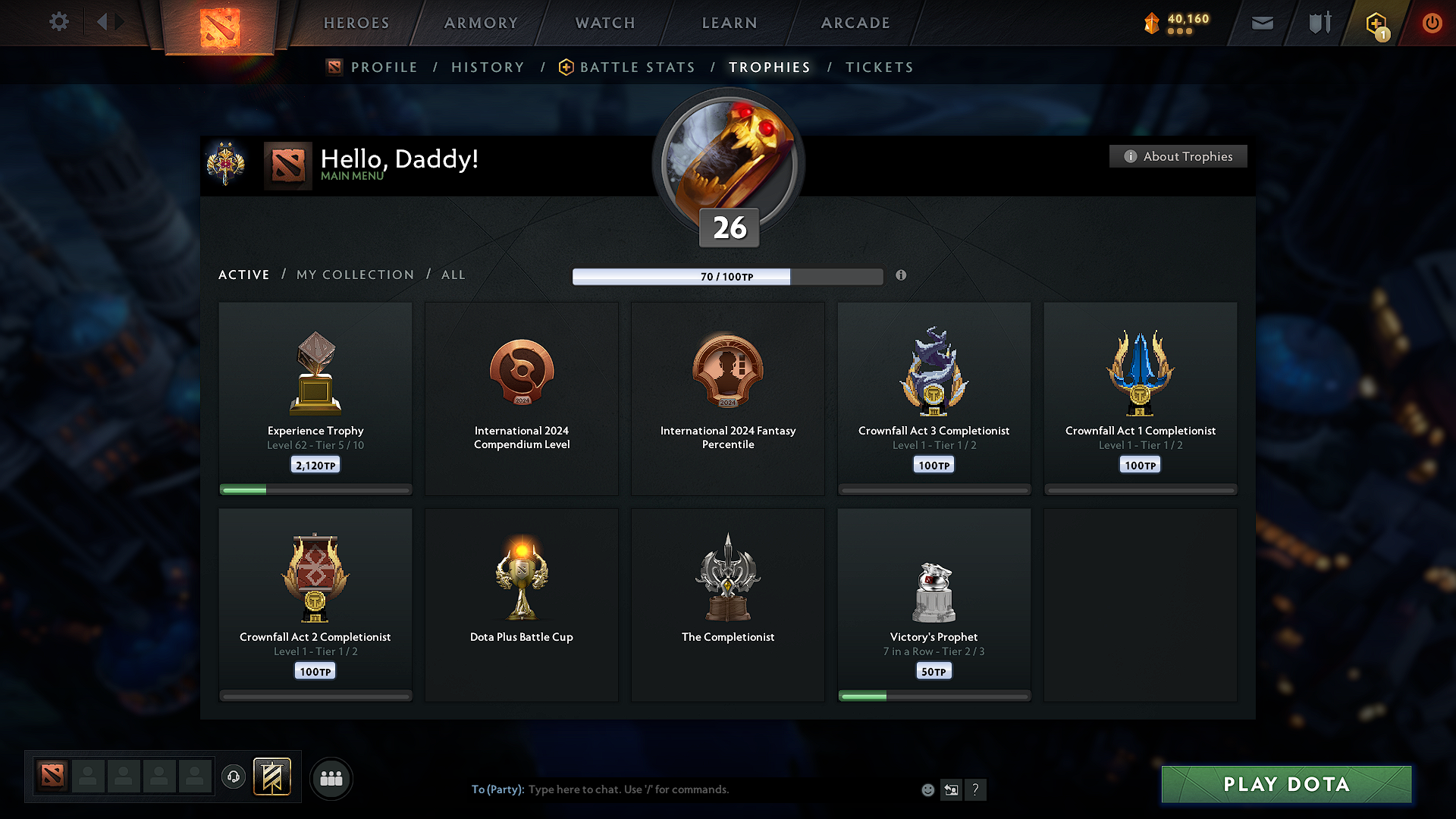Screen dimensions: 1456x819
Task: Click the emoticon smiley icon in chat bar
Action: tap(927, 789)
